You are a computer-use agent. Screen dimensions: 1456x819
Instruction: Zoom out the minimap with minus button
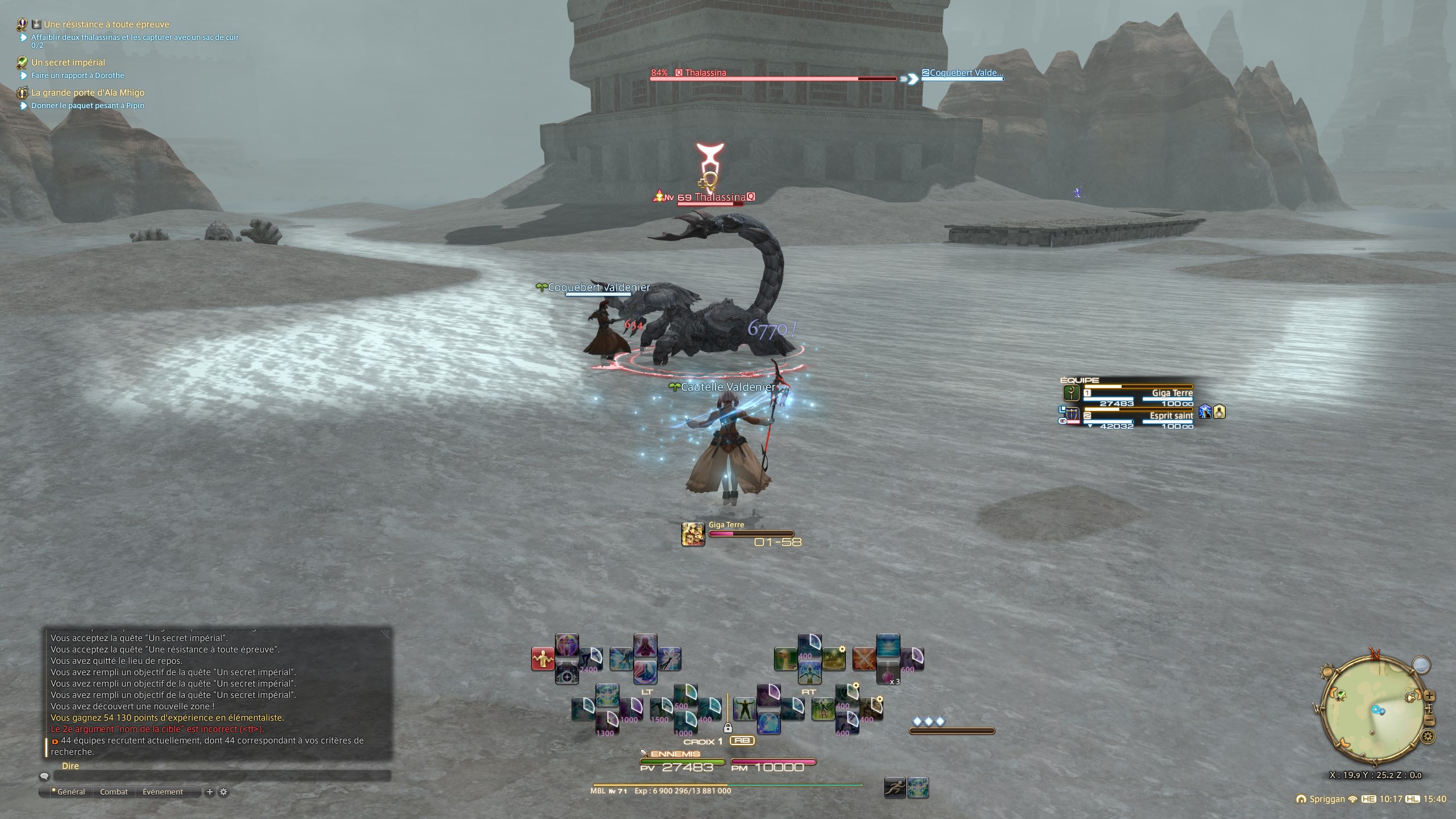pos(1430,721)
